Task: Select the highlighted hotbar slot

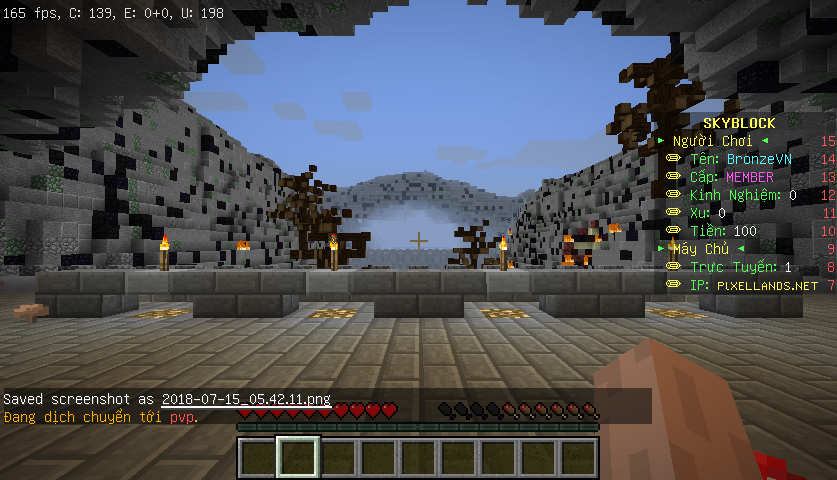Action: 298,457
